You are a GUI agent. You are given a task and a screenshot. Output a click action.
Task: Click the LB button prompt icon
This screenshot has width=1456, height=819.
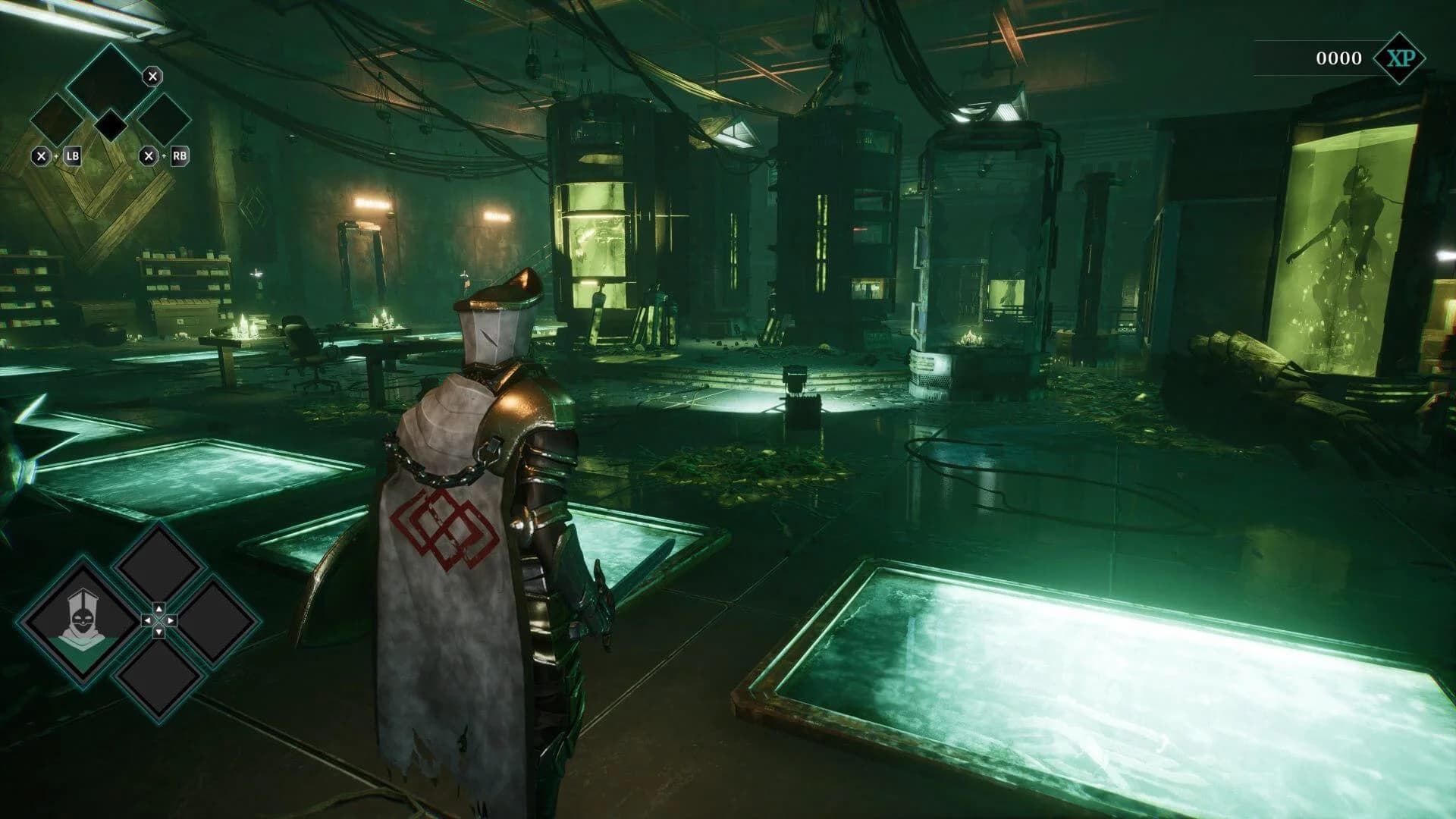(73, 156)
